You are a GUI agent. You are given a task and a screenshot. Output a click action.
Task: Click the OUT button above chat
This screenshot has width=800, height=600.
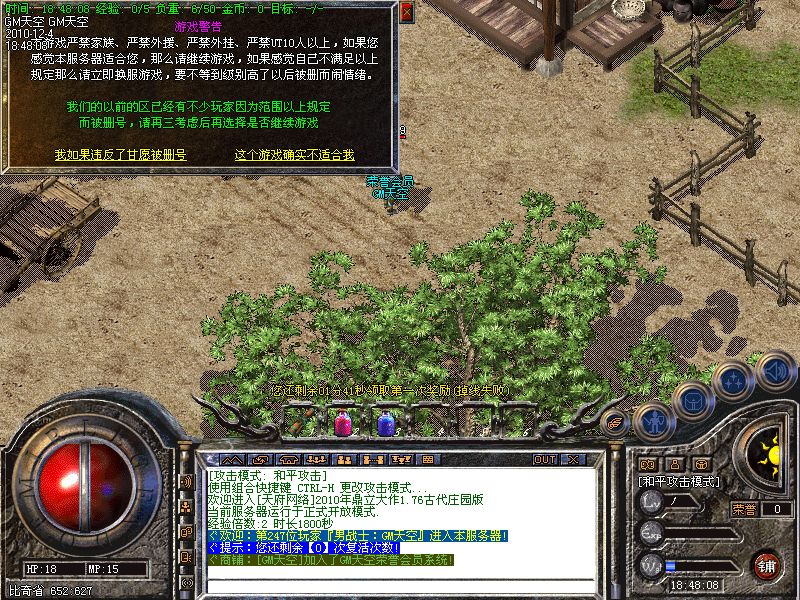(x=544, y=459)
